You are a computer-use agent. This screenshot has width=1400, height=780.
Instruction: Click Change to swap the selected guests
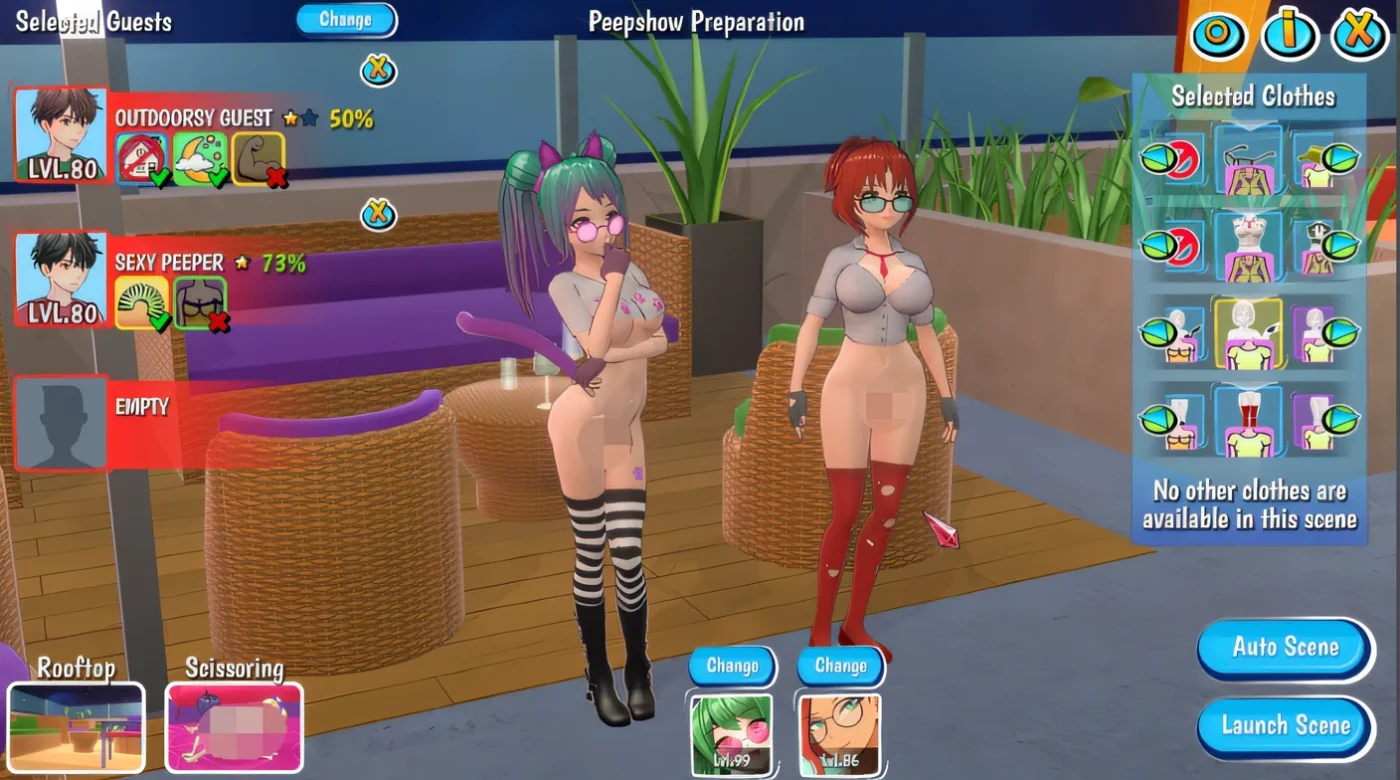(346, 19)
